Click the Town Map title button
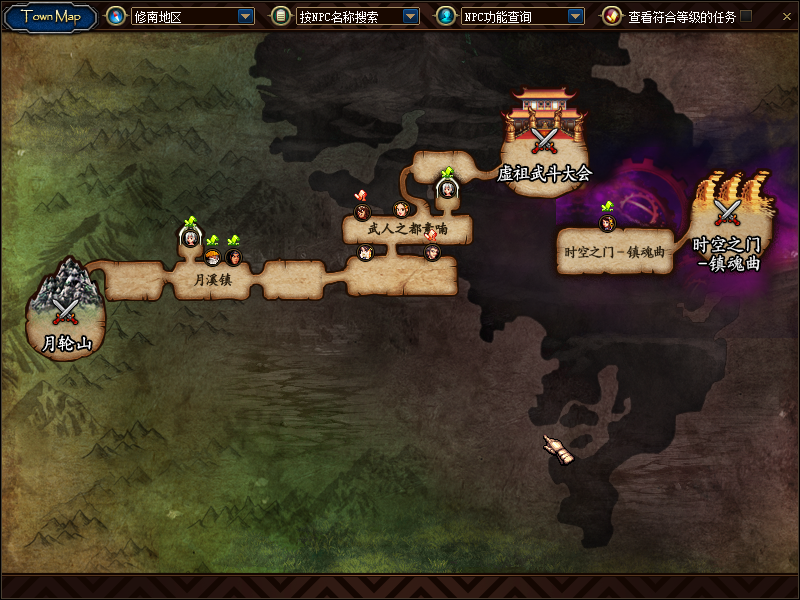The image size is (800, 600). (x=51, y=16)
